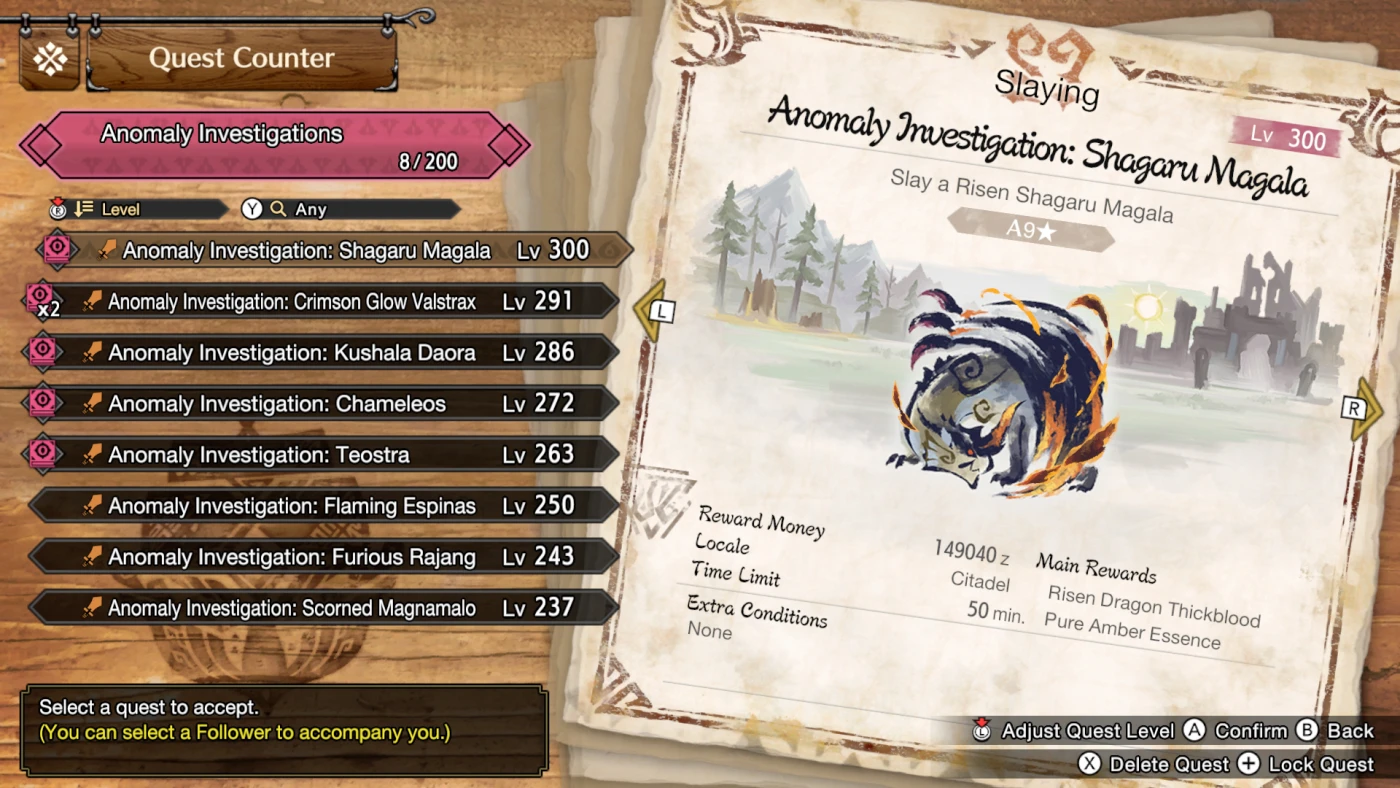Click the Quest Counter title banner
The image size is (1400, 788).
coord(241,59)
